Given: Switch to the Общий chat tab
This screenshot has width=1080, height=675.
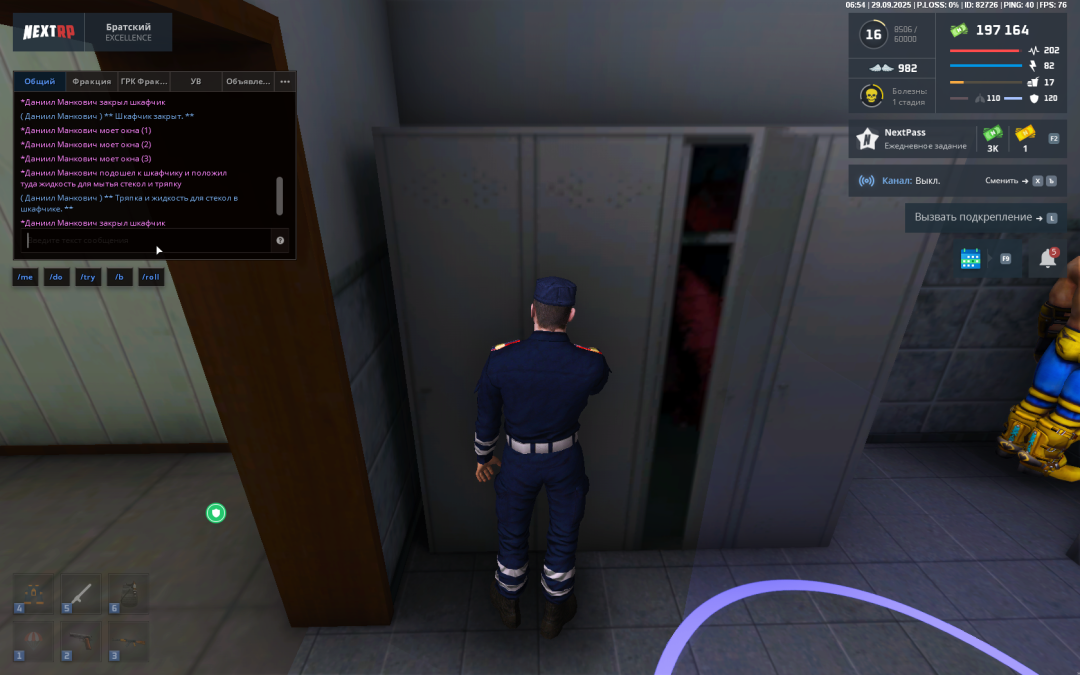Looking at the screenshot, I should pyautogui.click(x=40, y=81).
